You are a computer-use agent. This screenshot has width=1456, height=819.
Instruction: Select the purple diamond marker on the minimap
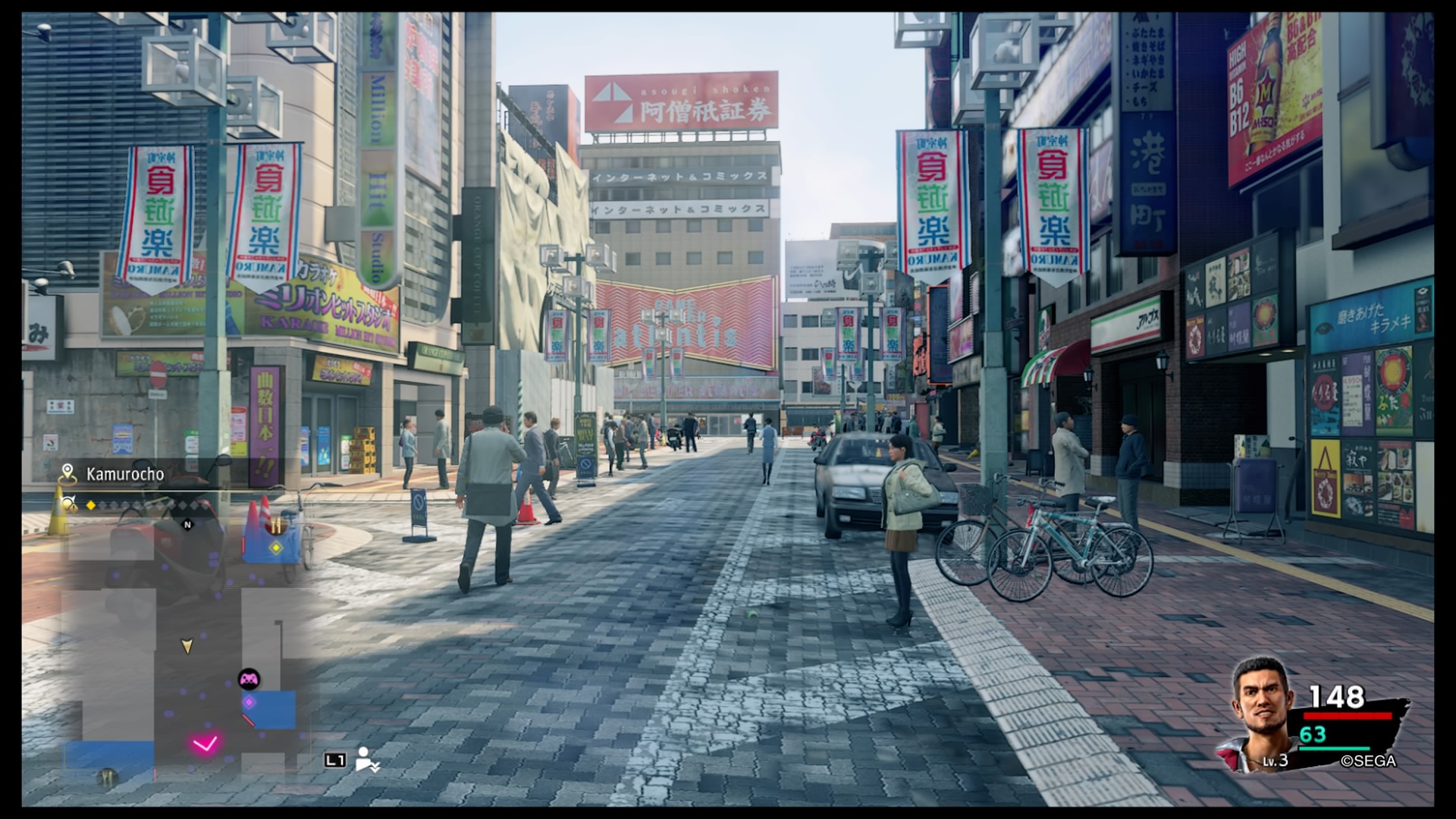pyautogui.click(x=249, y=702)
